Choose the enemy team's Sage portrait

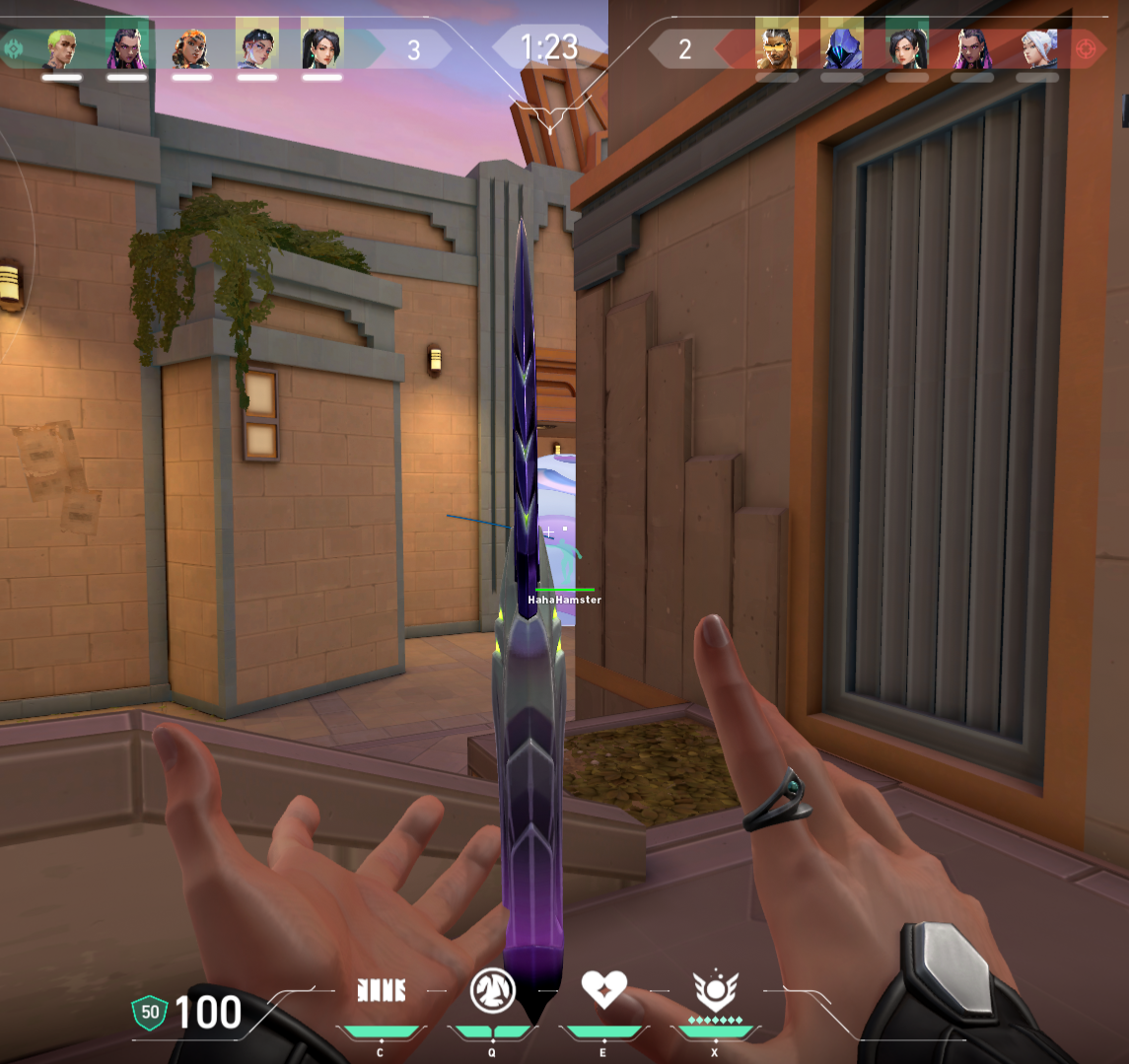click(x=906, y=47)
